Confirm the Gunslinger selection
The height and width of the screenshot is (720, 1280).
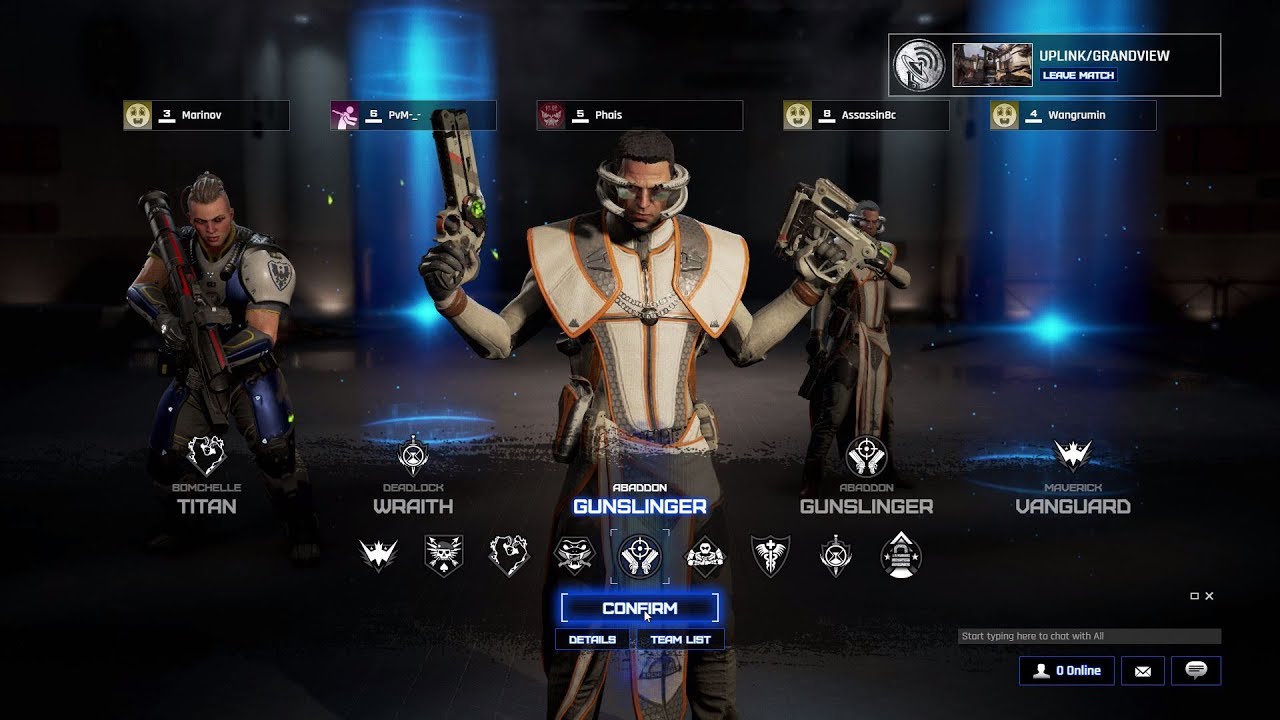click(639, 608)
